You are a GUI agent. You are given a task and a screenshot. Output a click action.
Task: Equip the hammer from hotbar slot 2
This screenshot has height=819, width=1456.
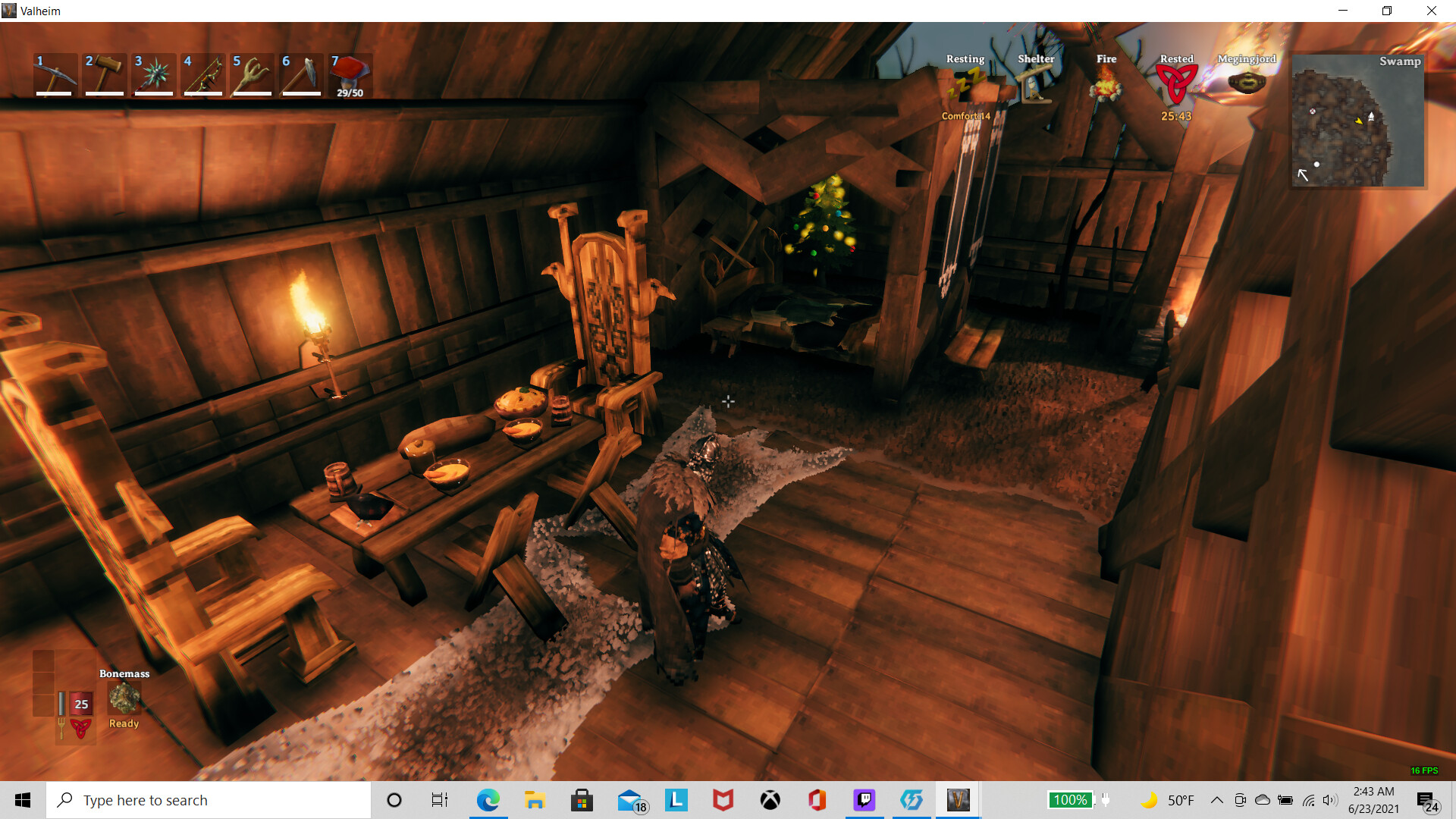104,75
